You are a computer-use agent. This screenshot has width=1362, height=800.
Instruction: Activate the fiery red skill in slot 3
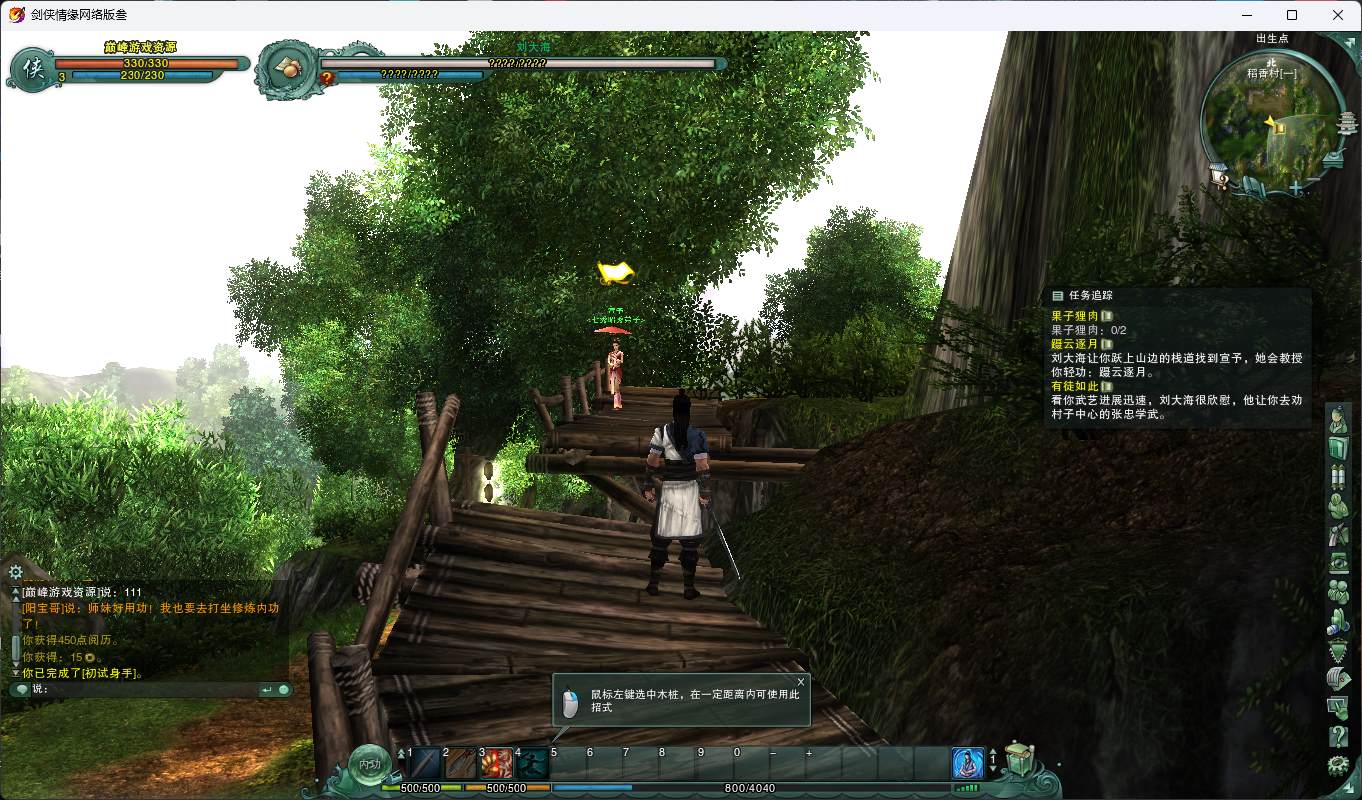tap(497, 764)
